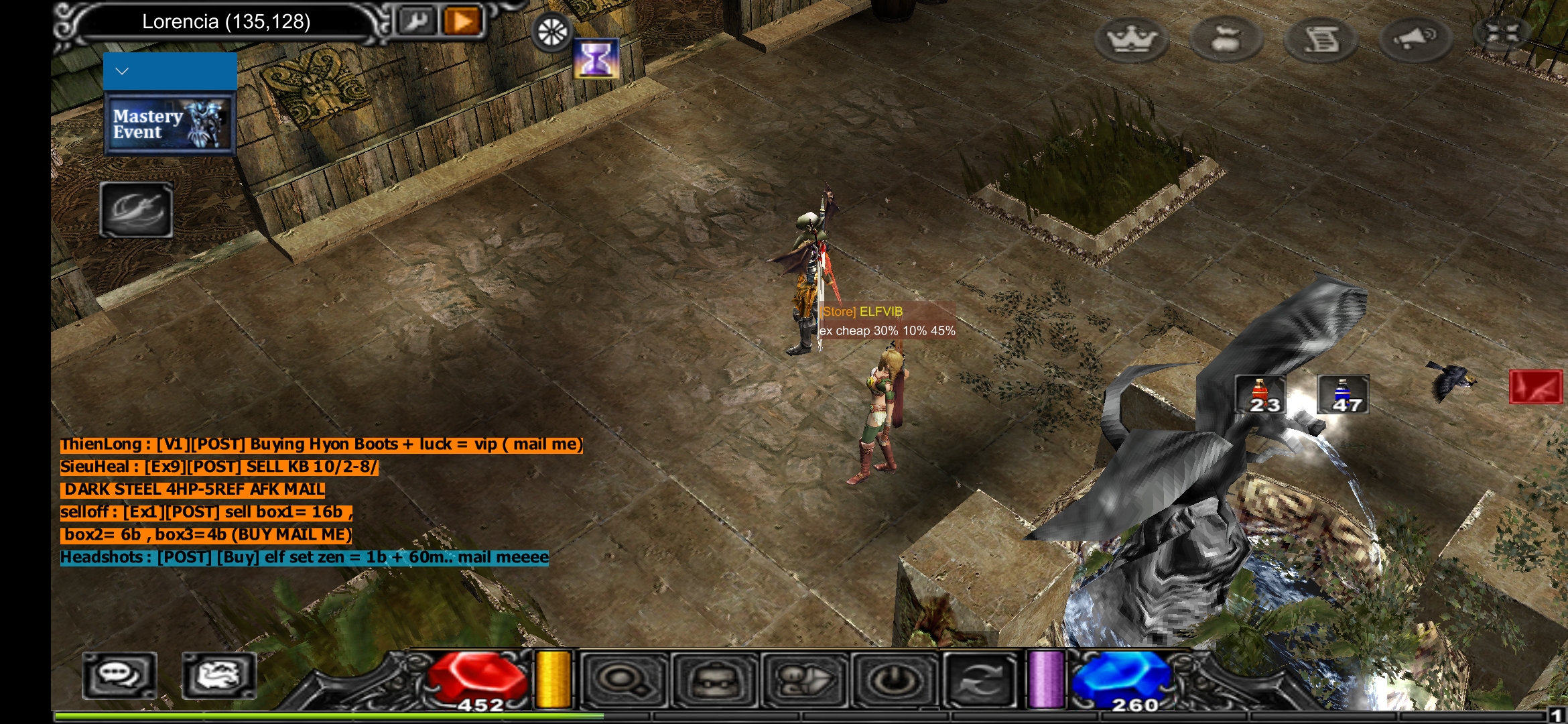Image resolution: width=1568 pixels, height=724 pixels.
Task: Select the purple hourglass buff icon
Action: pyautogui.click(x=596, y=59)
